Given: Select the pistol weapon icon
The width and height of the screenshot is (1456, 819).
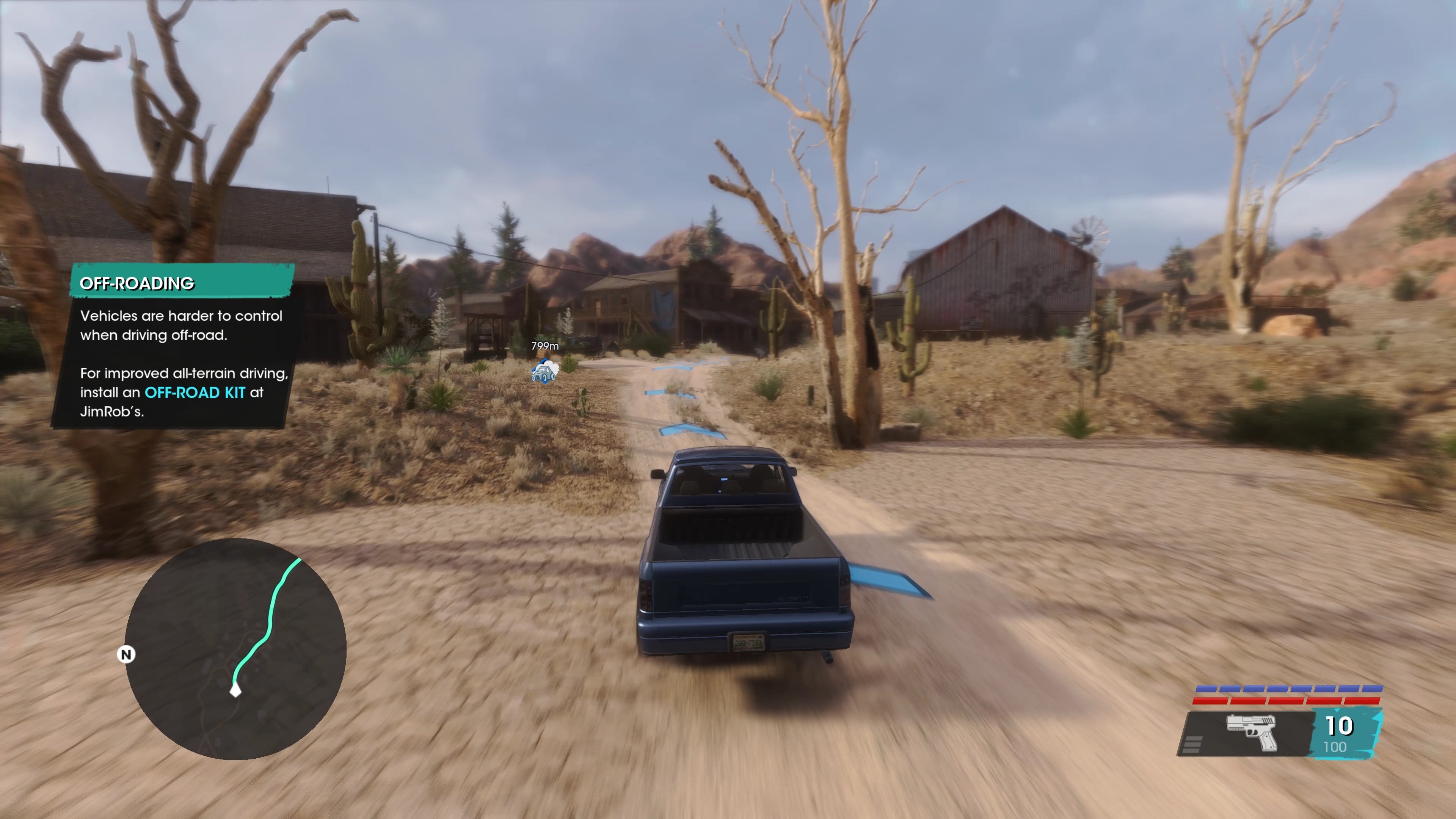Looking at the screenshot, I should click(1251, 732).
